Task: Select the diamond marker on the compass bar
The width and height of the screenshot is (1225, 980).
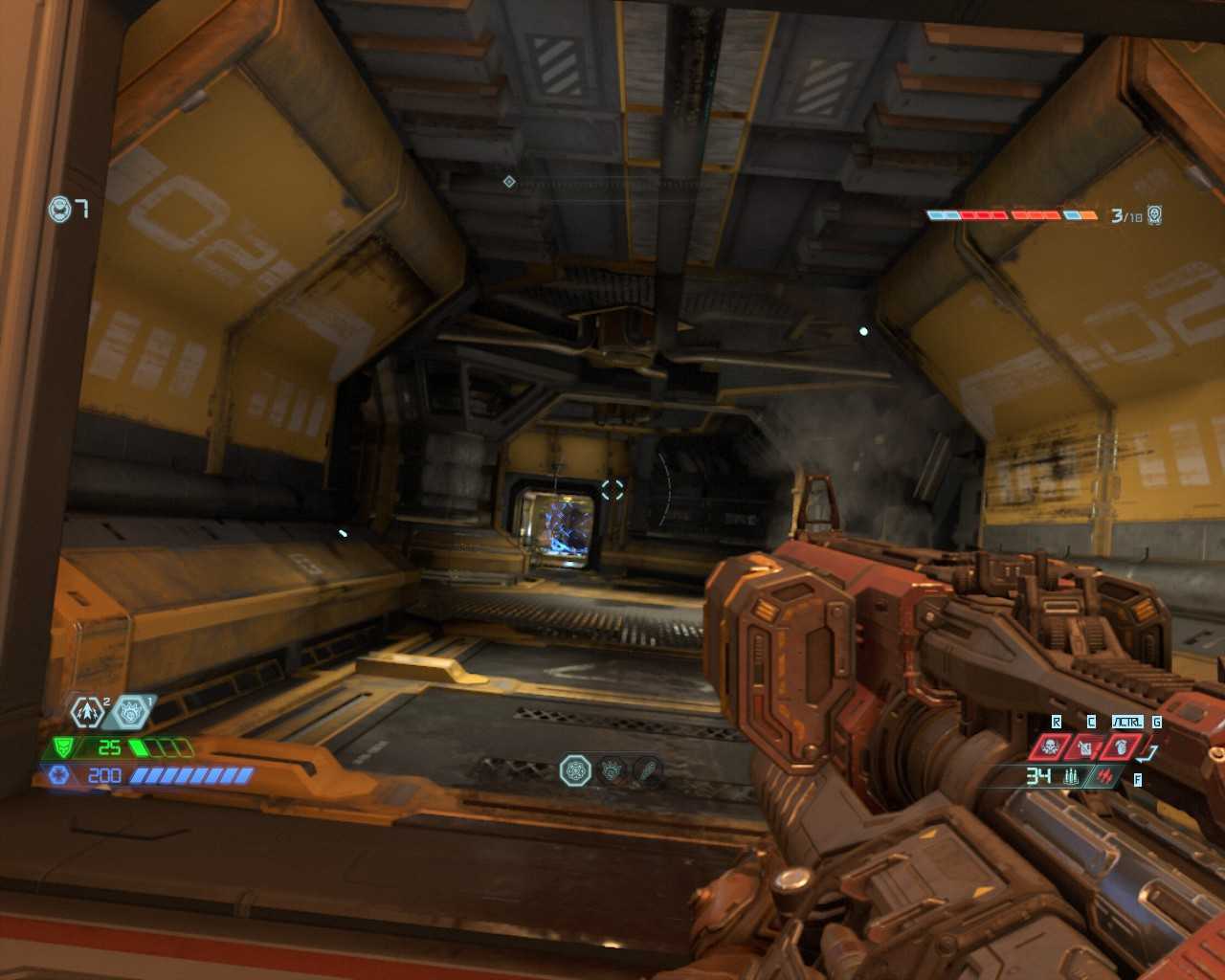Action: (509, 181)
